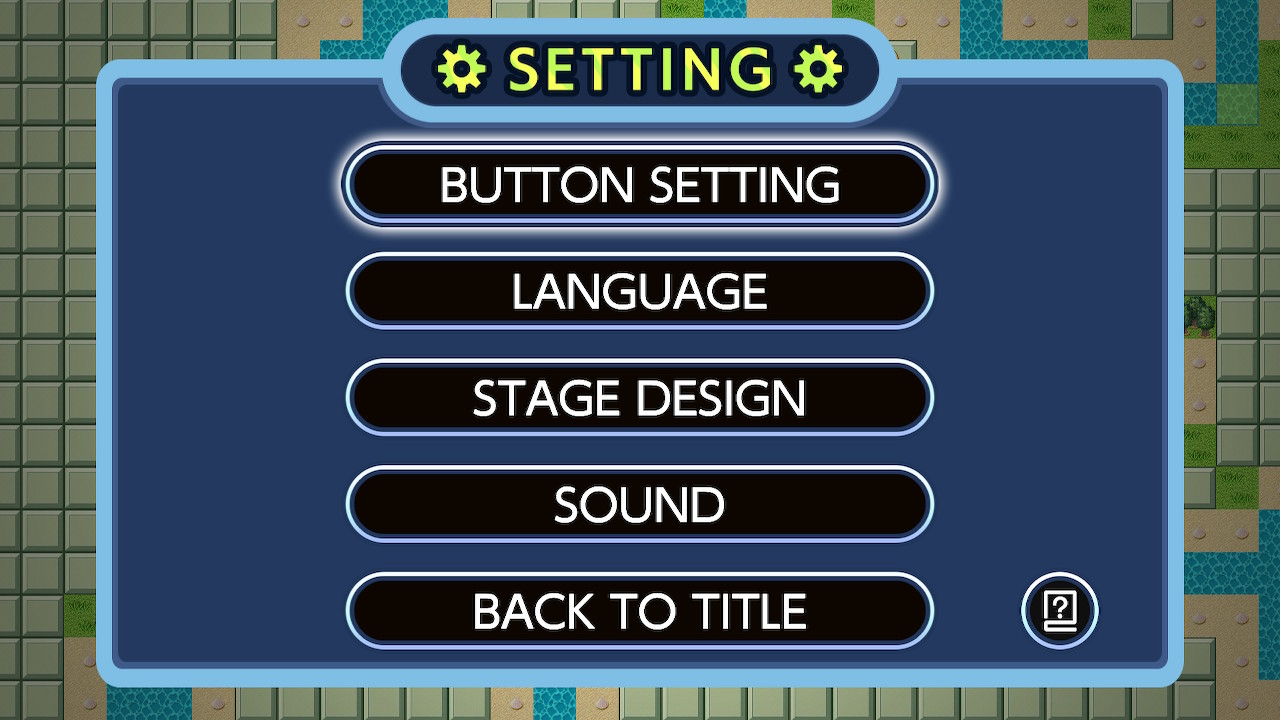Choose LANGUAGE from the settings menu
Image resolution: width=1280 pixels, height=720 pixels.
pos(640,291)
